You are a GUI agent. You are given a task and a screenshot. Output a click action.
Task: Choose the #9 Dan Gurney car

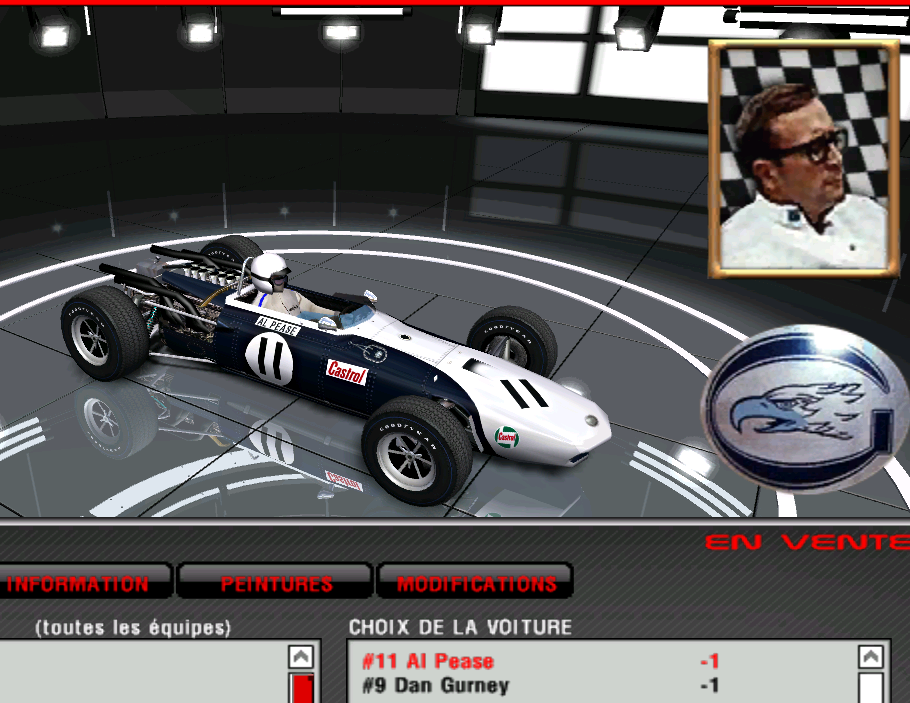click(435, 685)
